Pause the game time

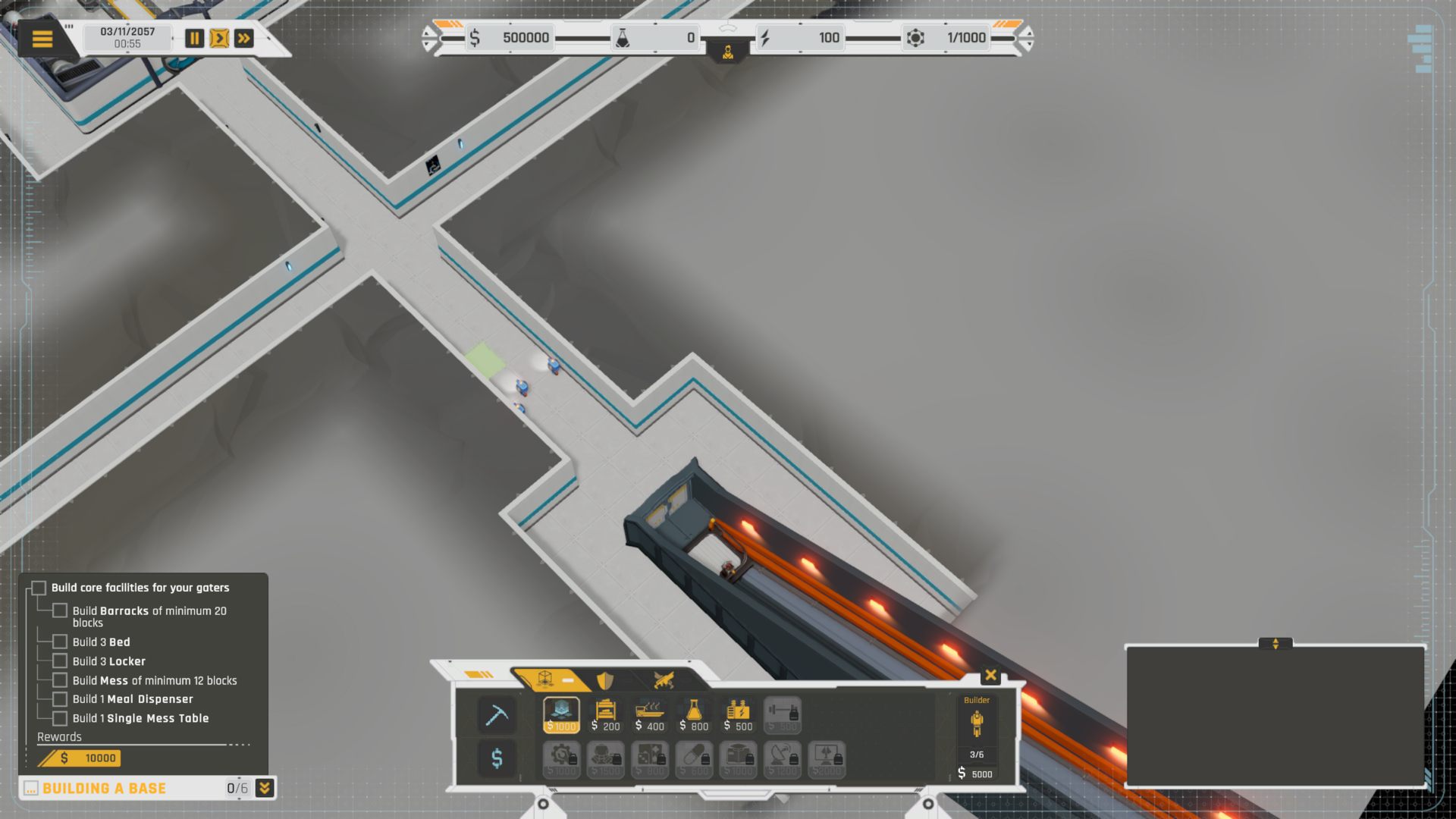pyautogui.click(x=194, y=39)
